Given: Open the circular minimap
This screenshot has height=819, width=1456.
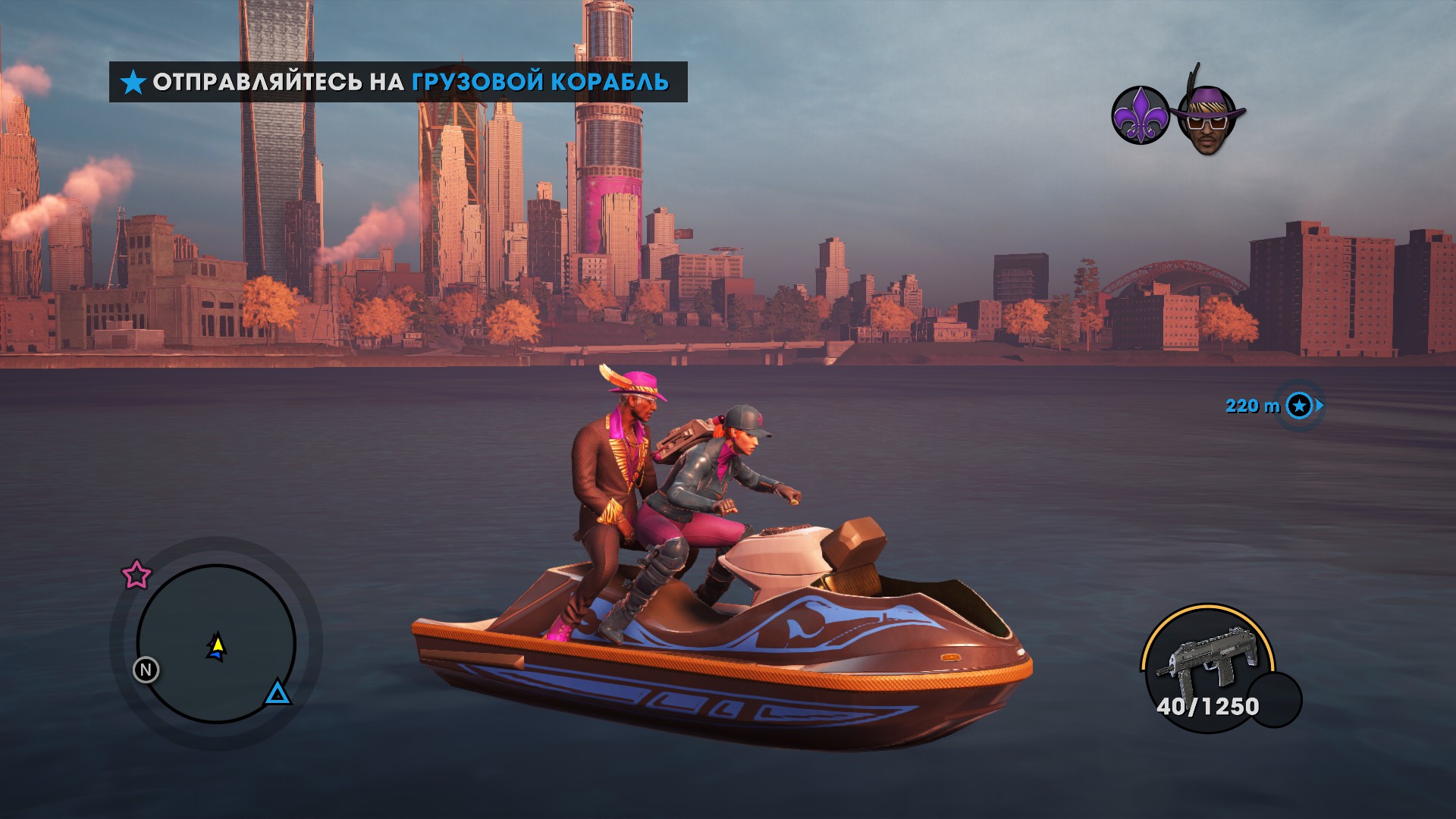Looking at the screenshot, I should click(x=216, y=643).
